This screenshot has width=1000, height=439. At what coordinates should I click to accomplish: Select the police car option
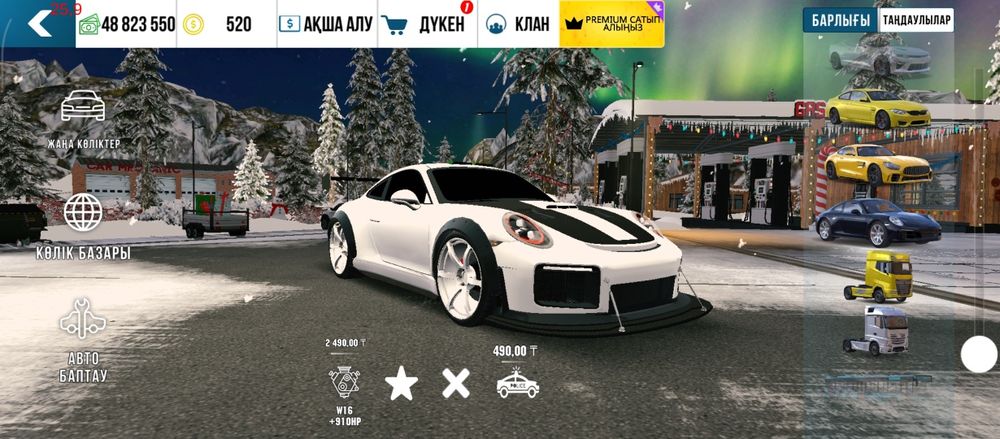(x=517, y=384)
